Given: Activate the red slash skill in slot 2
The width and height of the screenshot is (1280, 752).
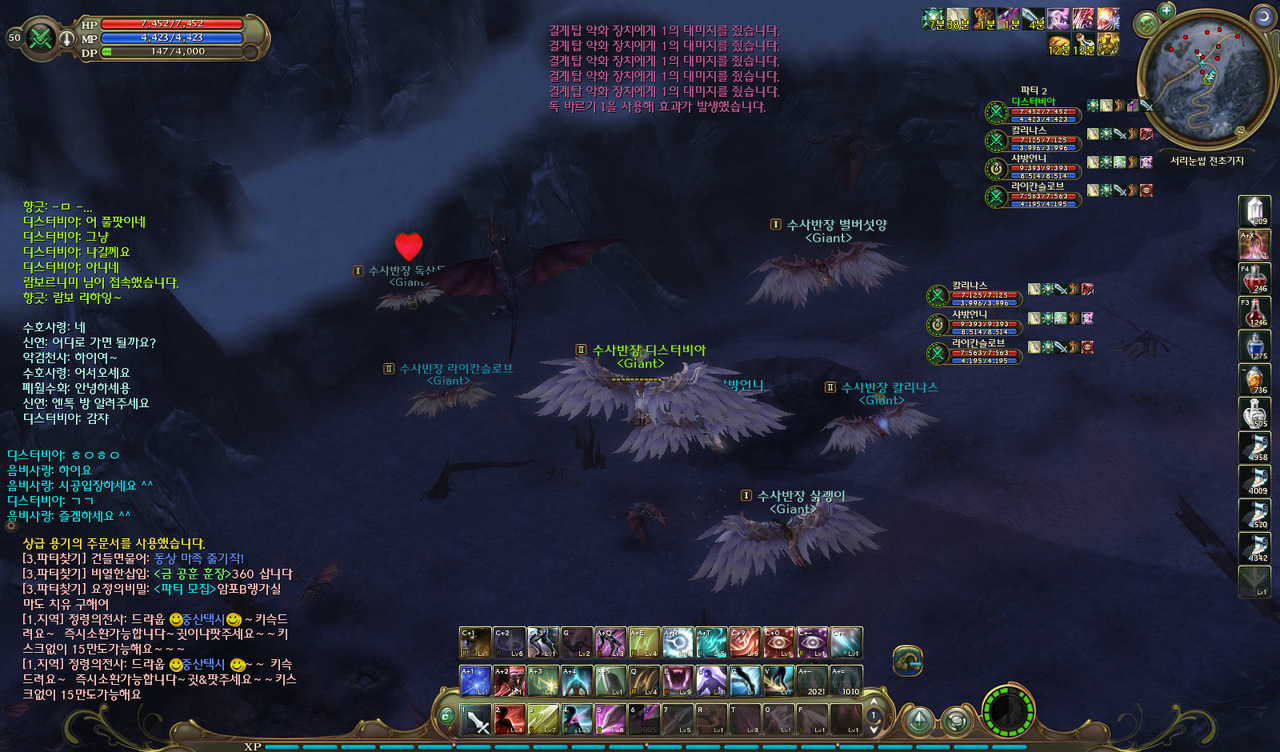Looking at the screenshot, I should 509,719.
